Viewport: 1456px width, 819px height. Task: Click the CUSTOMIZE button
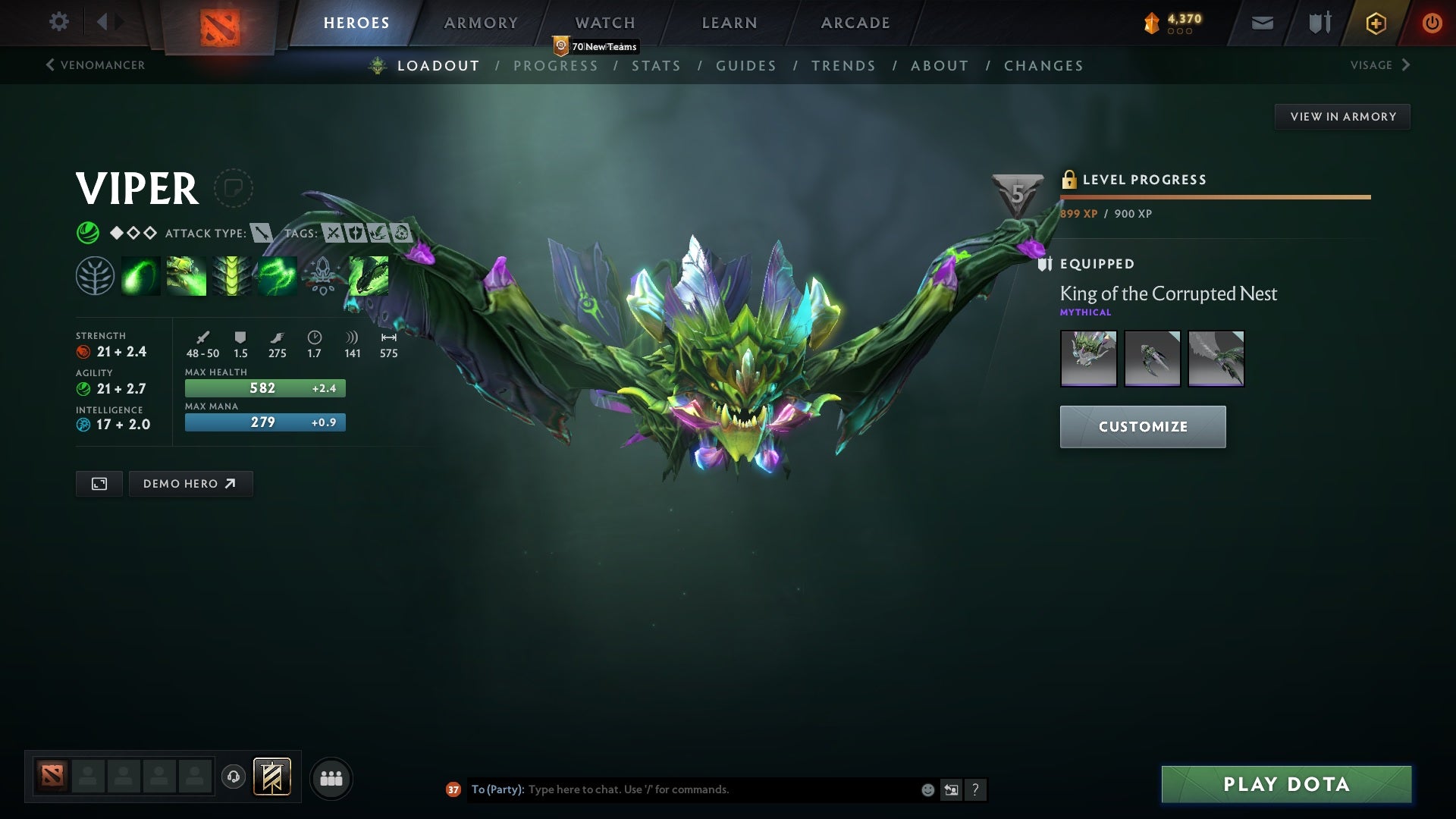pyautogui.click(x=1142, y=426)
